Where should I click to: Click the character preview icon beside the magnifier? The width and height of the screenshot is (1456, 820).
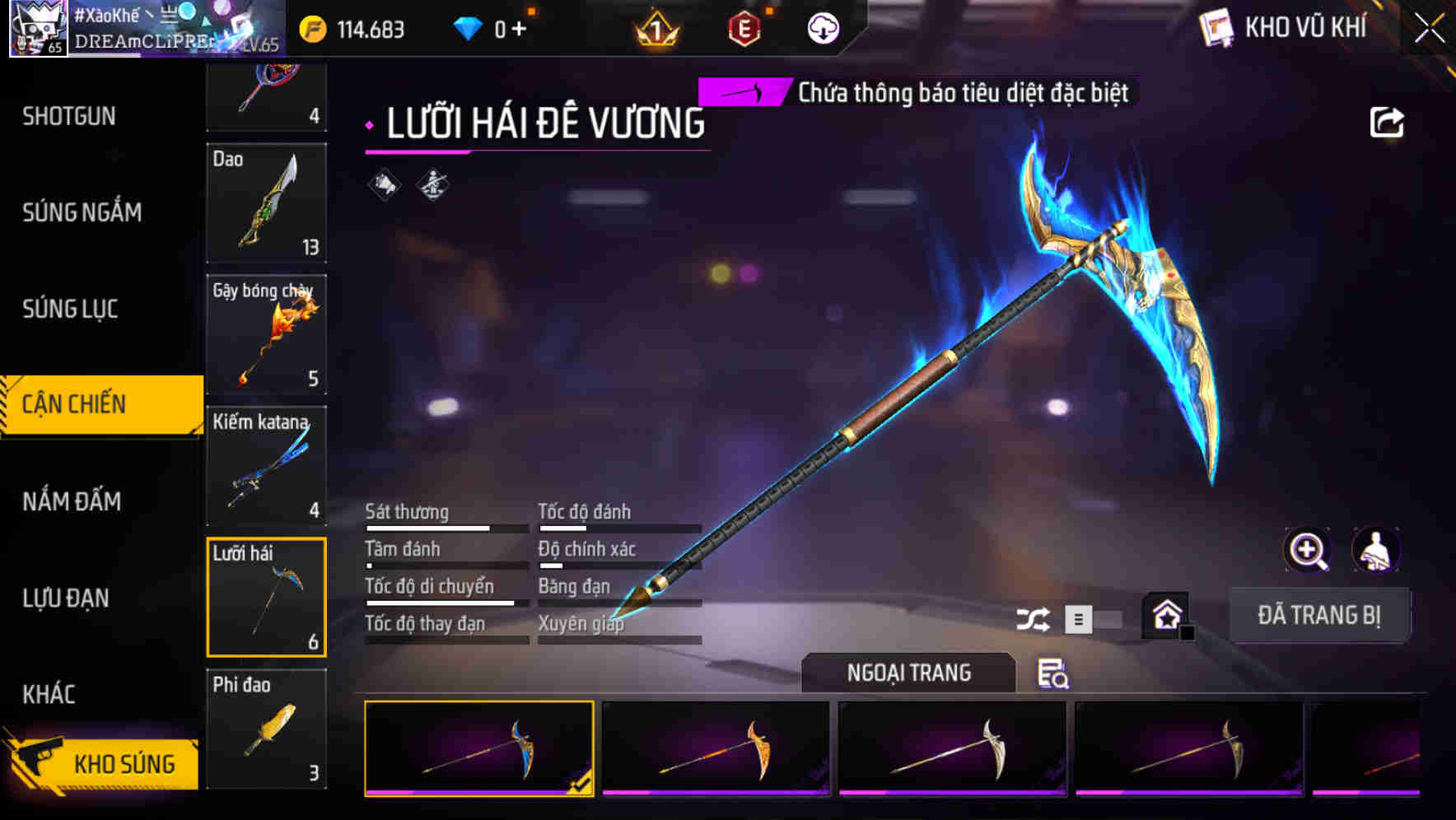(x=1376, y=550)
